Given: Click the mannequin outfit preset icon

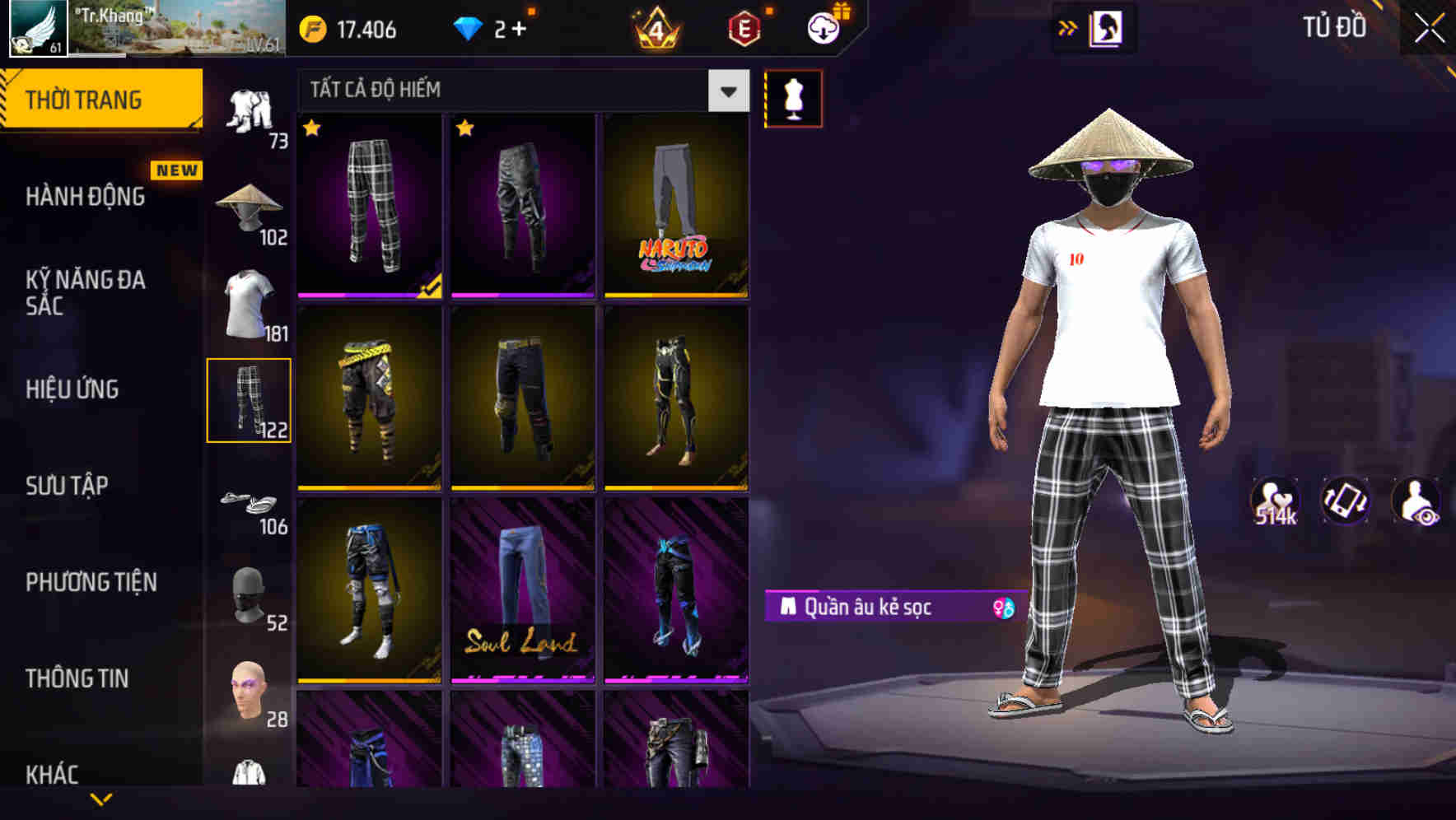Looking at the screenshot, I should [793, 97].
